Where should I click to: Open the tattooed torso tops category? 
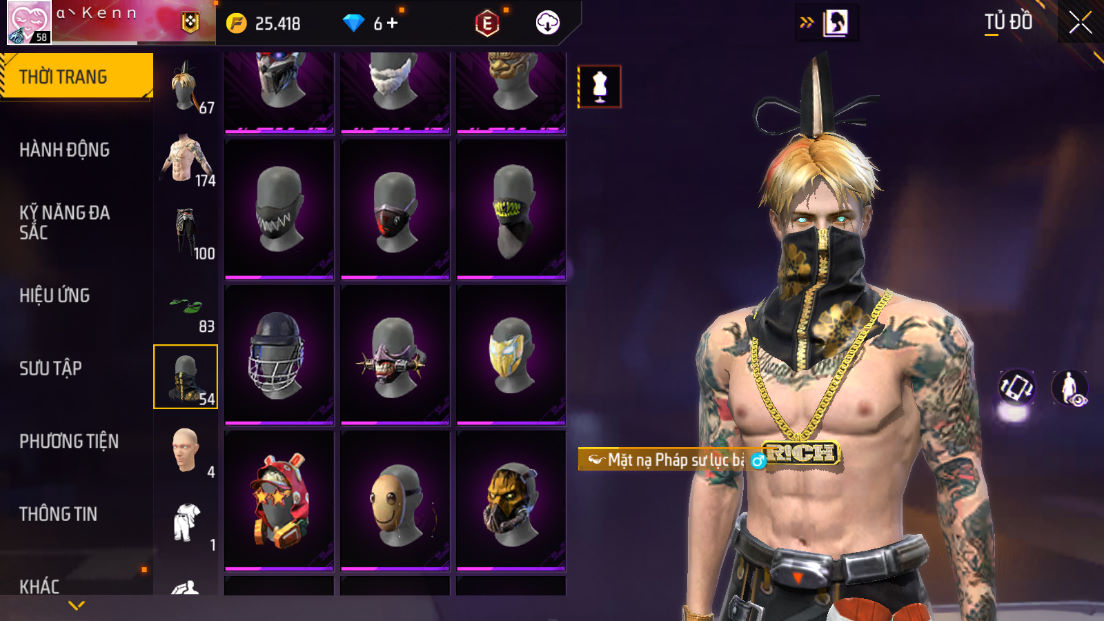(x=186, y=159)
